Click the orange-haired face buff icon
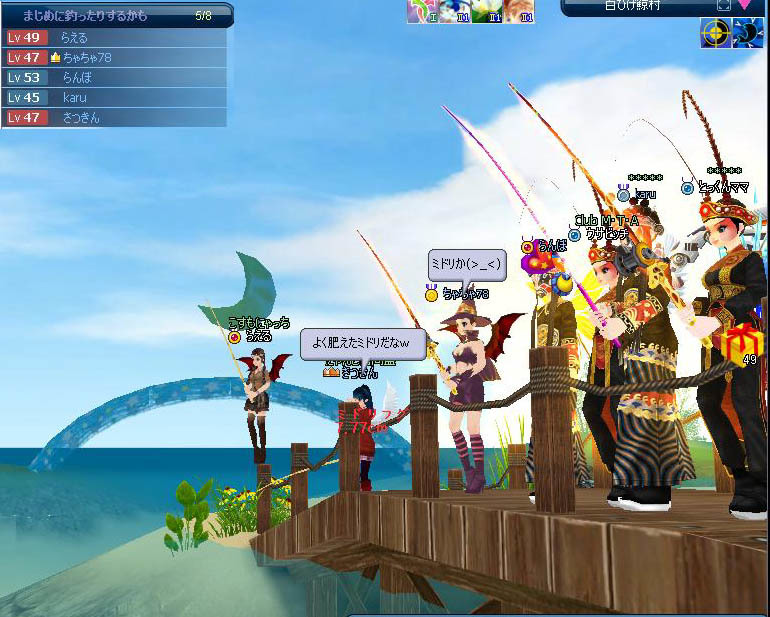The height and width of the screenshot is (617, 770). pos(518,10)
